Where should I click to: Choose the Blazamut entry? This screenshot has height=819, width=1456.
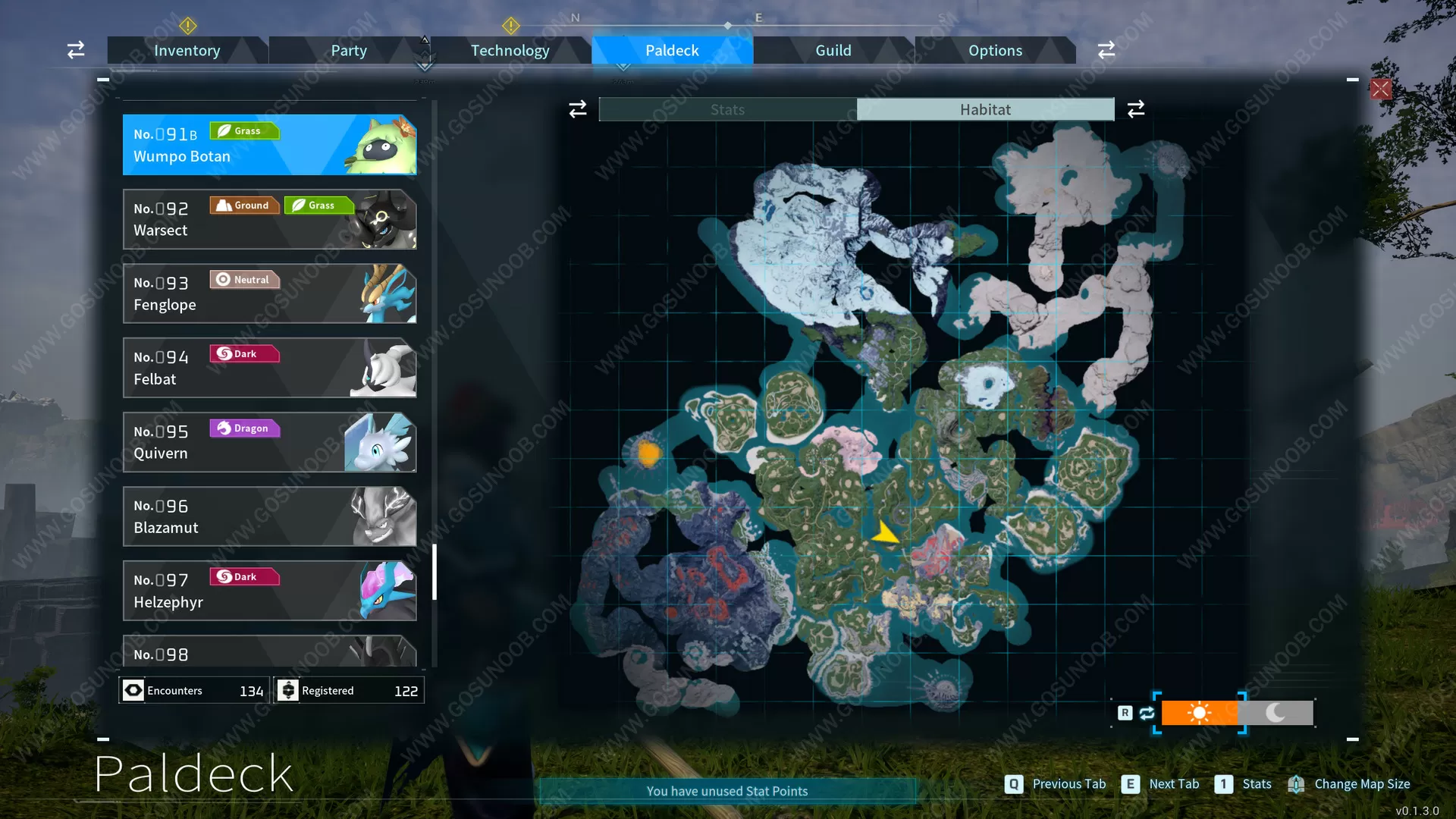click(269, 516)
